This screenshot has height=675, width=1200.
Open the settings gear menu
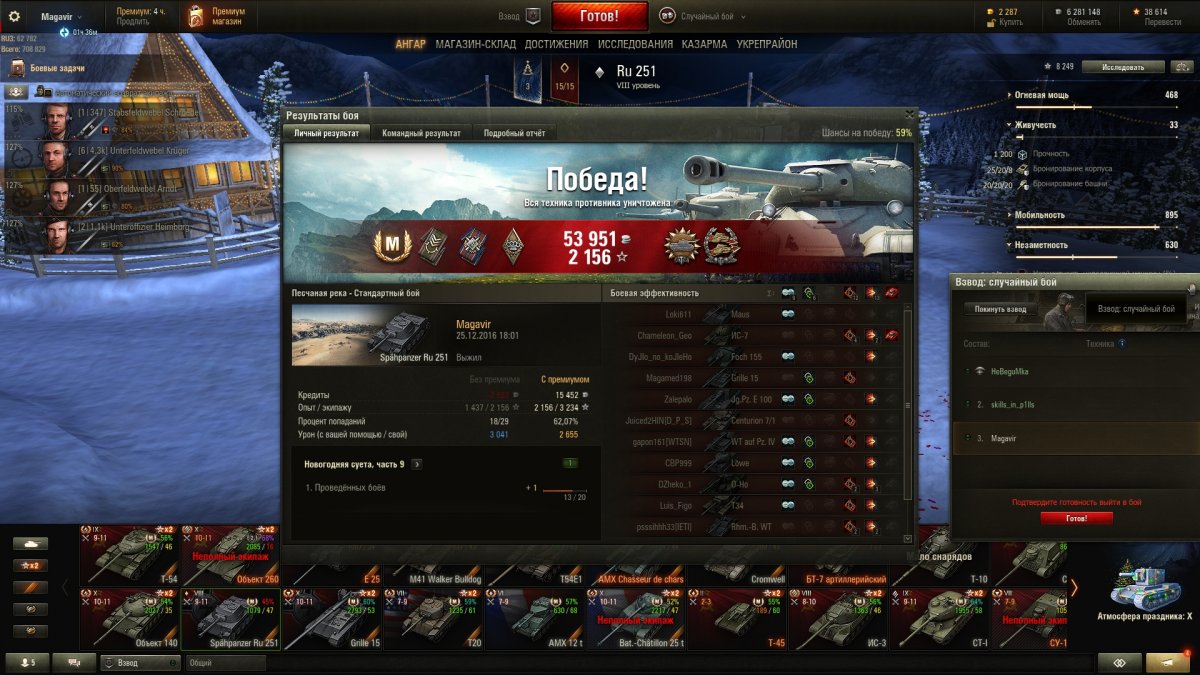point(14,16)
